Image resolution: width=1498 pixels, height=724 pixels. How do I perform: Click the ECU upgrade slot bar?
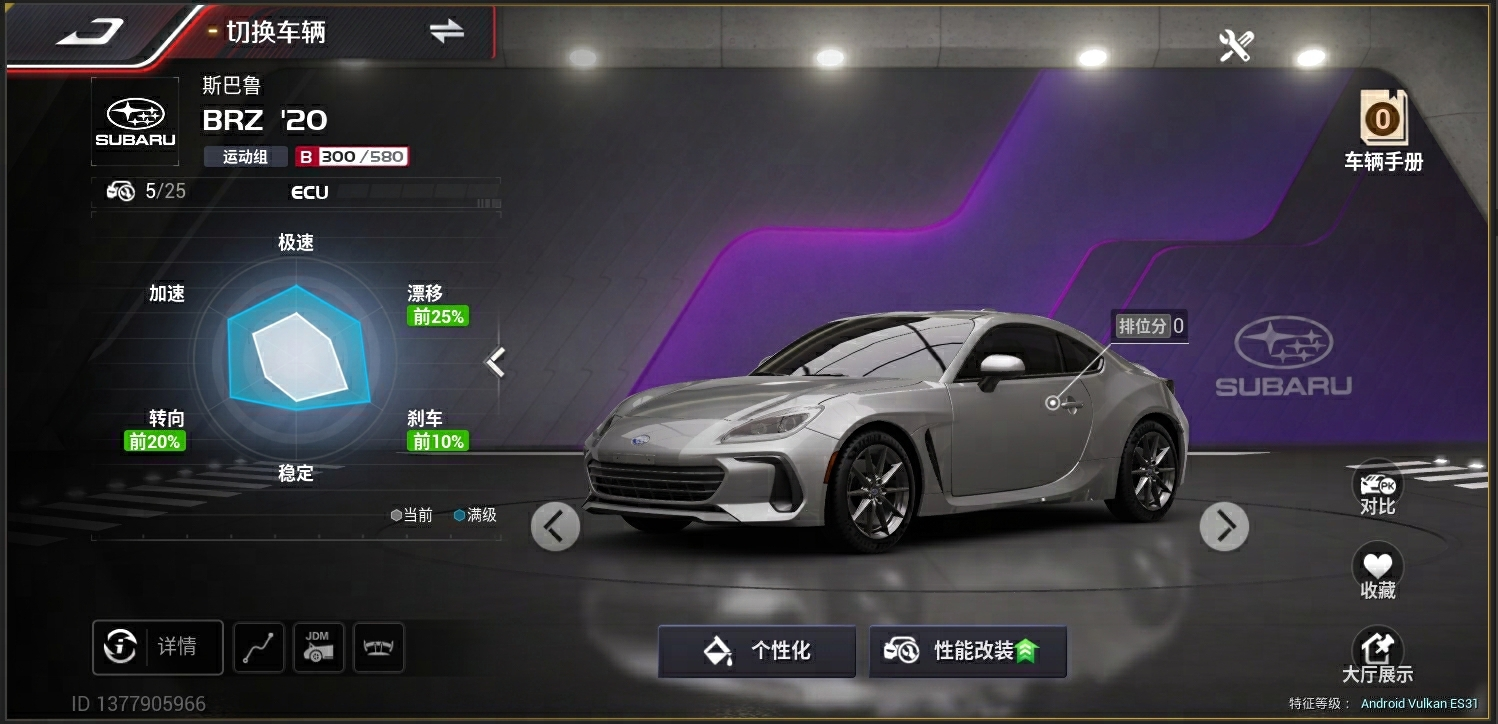point(310,192)
